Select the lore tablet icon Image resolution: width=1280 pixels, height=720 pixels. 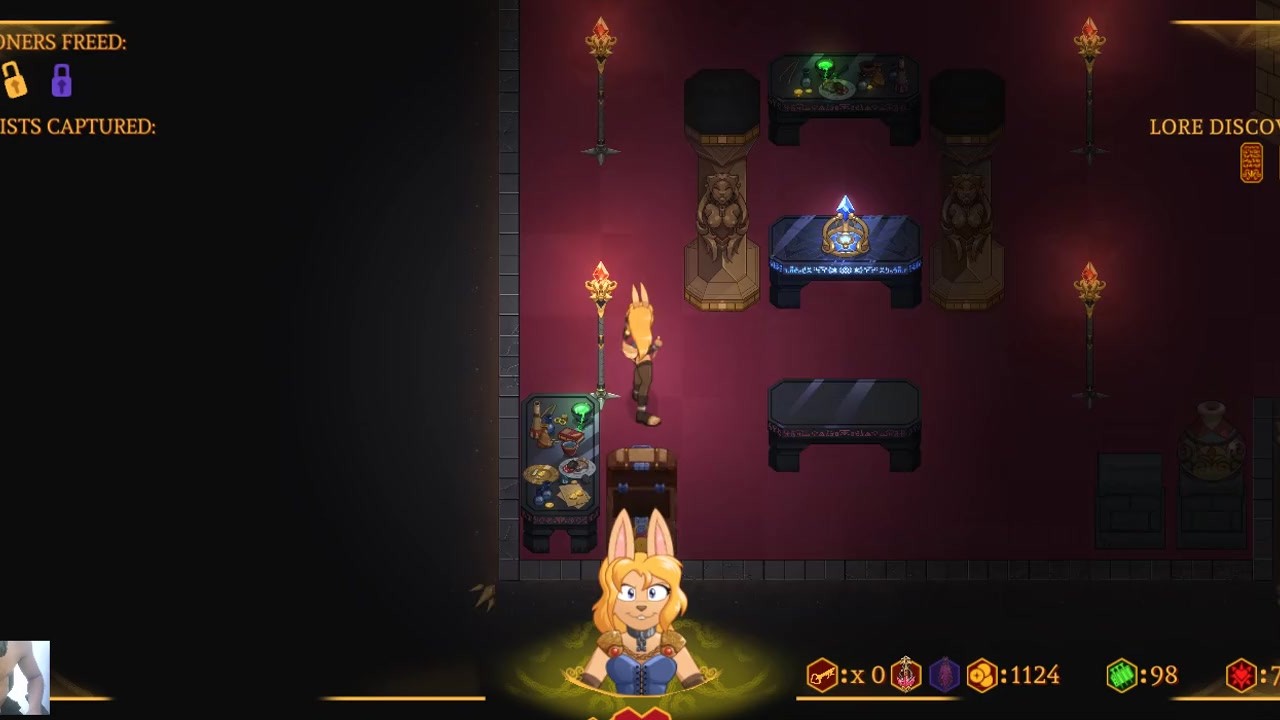pos(1251,163)
